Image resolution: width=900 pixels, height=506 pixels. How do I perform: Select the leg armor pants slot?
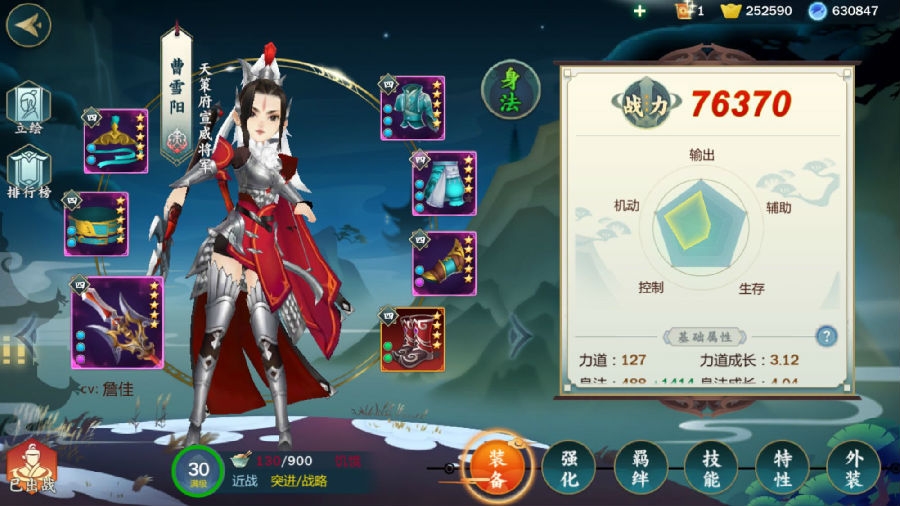[444, 184]
